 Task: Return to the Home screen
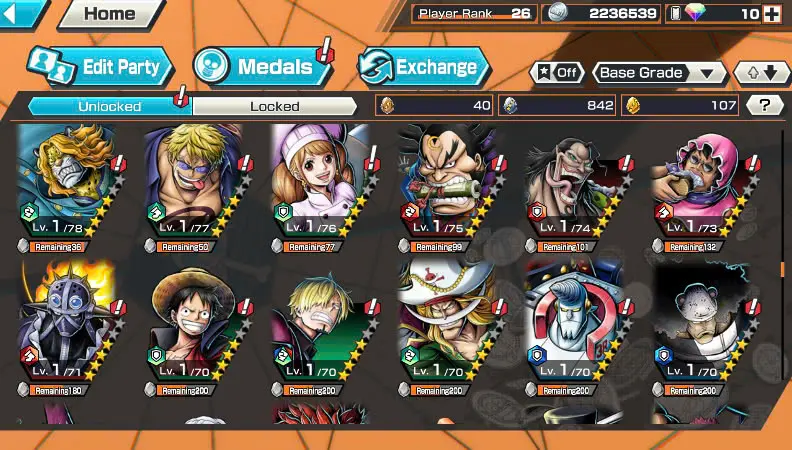(110, 14)
